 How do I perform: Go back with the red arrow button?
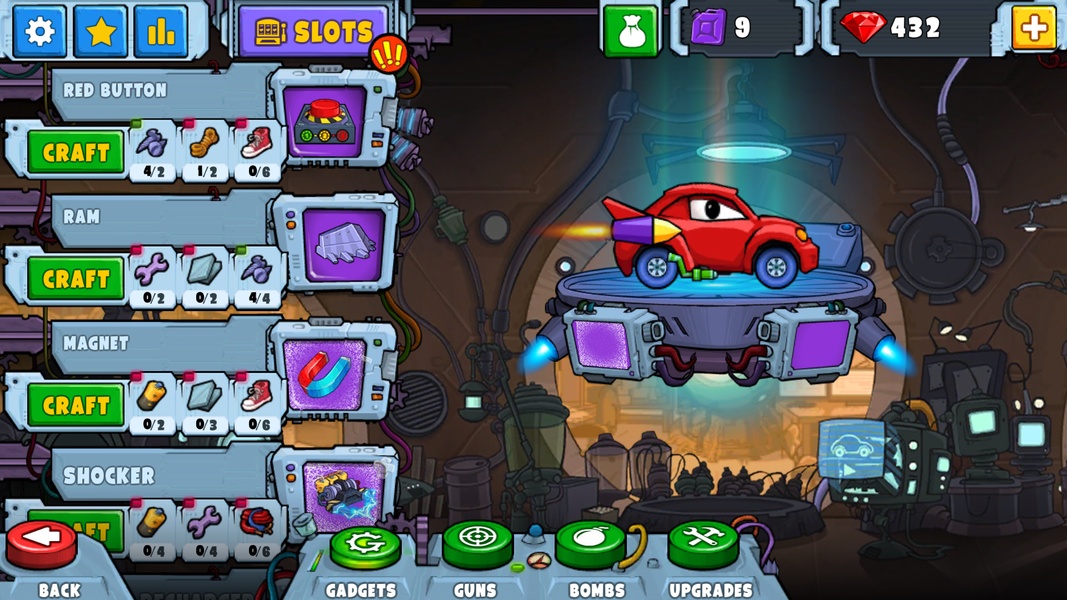[42, 541]
